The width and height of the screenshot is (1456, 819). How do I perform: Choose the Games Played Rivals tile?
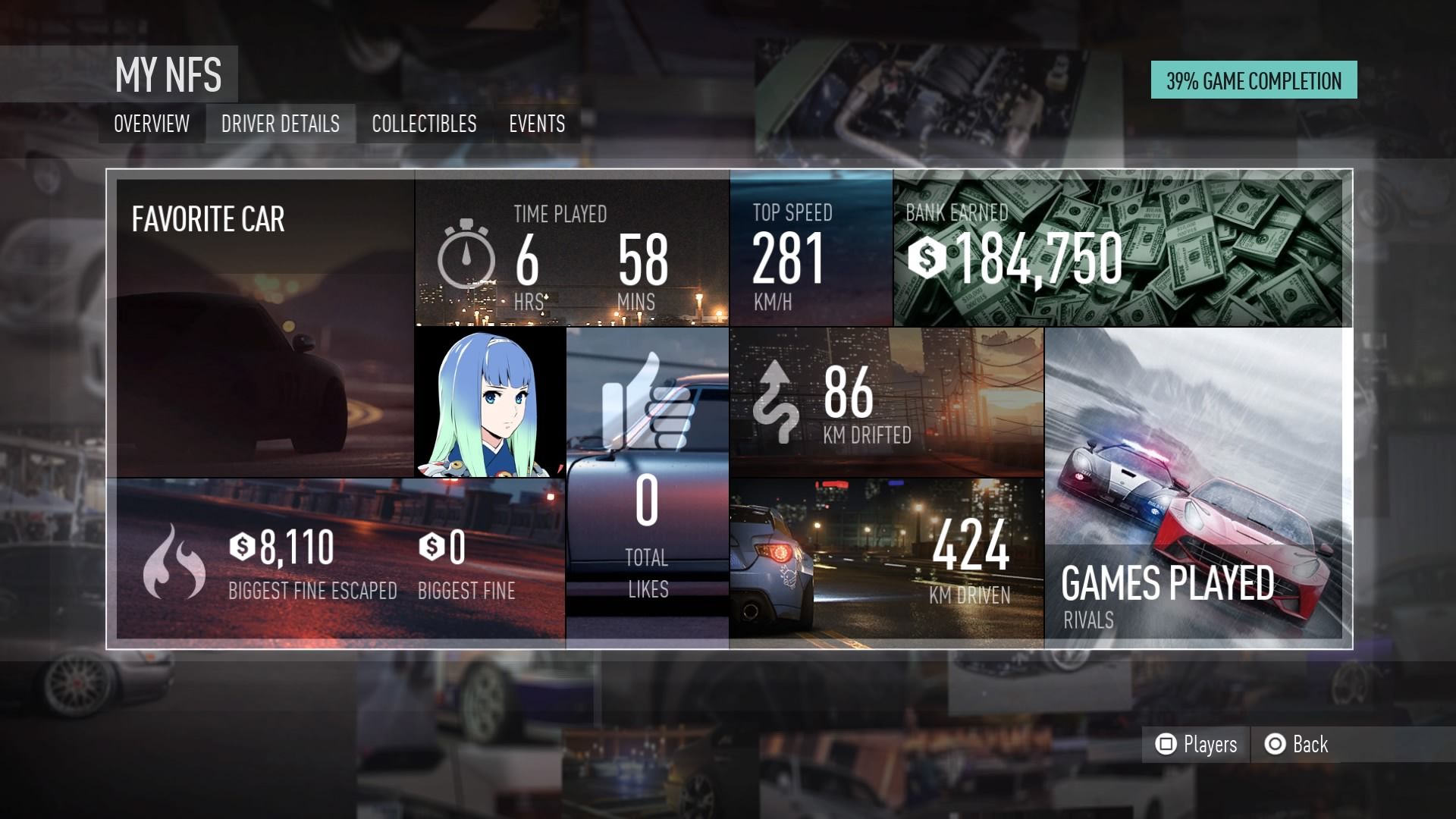1194,485
